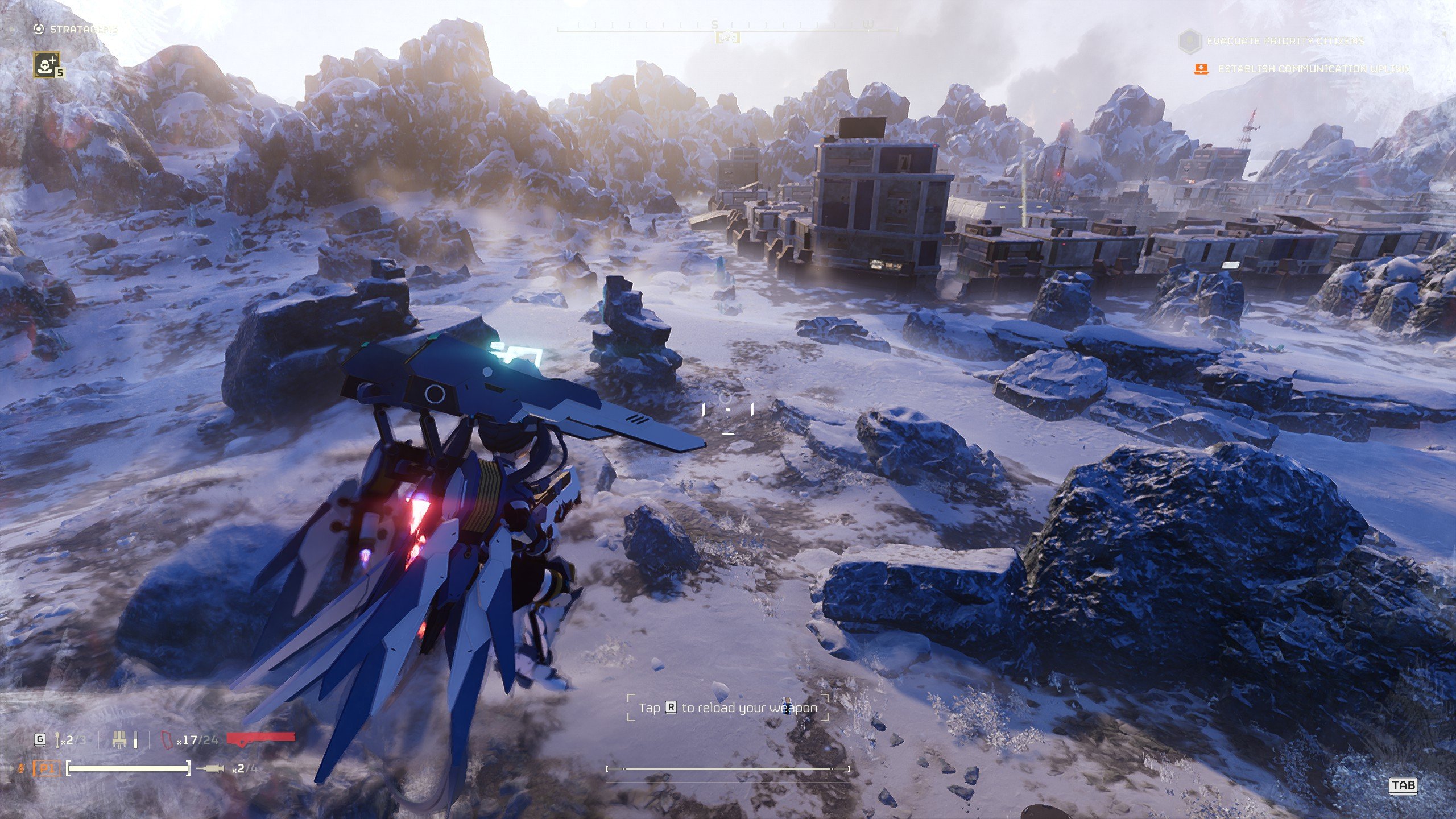
Task: Select the Evacuate Priority Citizens objective
Action: [x=1285, y=41]
